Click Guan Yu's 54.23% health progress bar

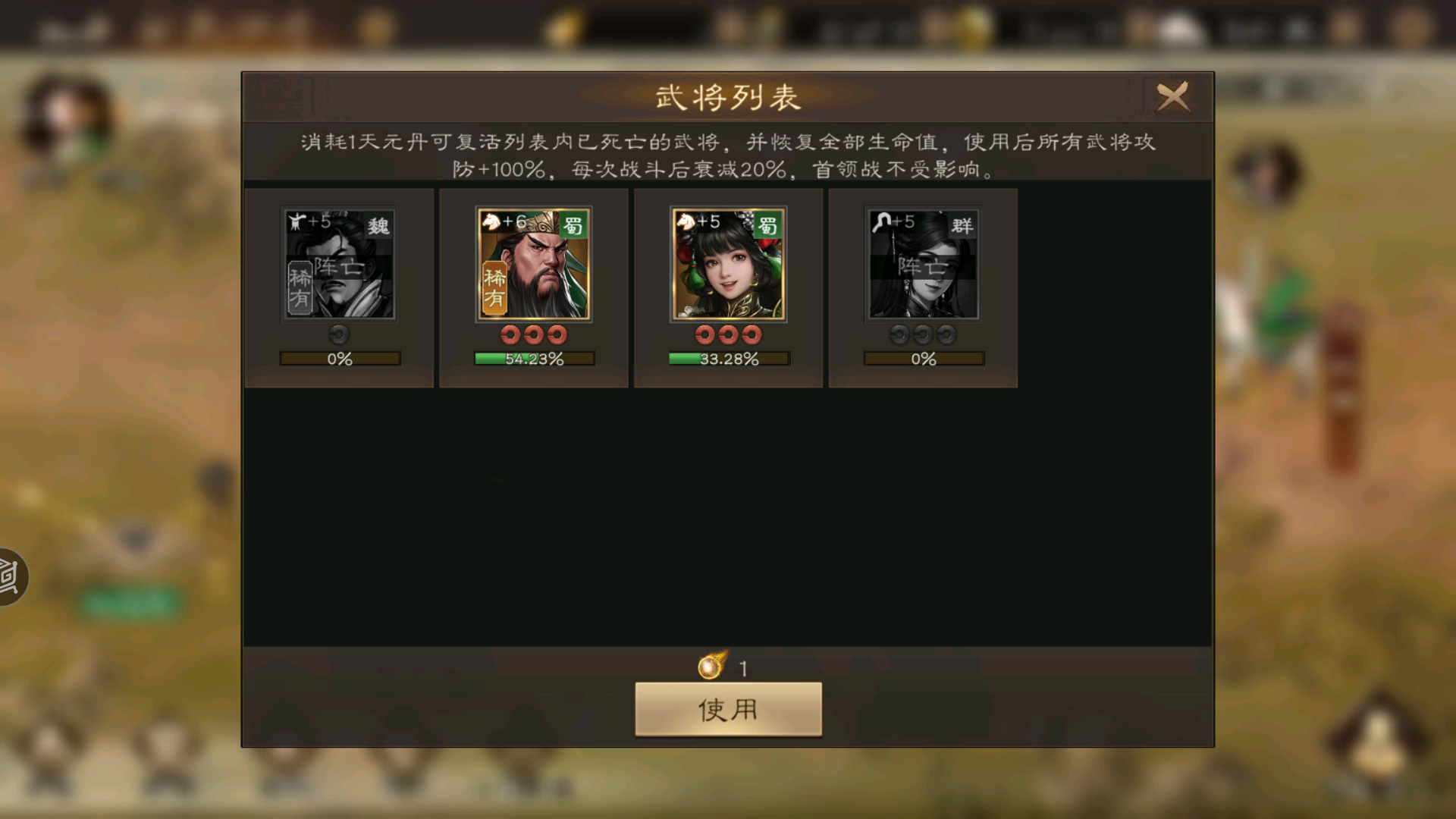pyautogui.click(x=533, y=358)
